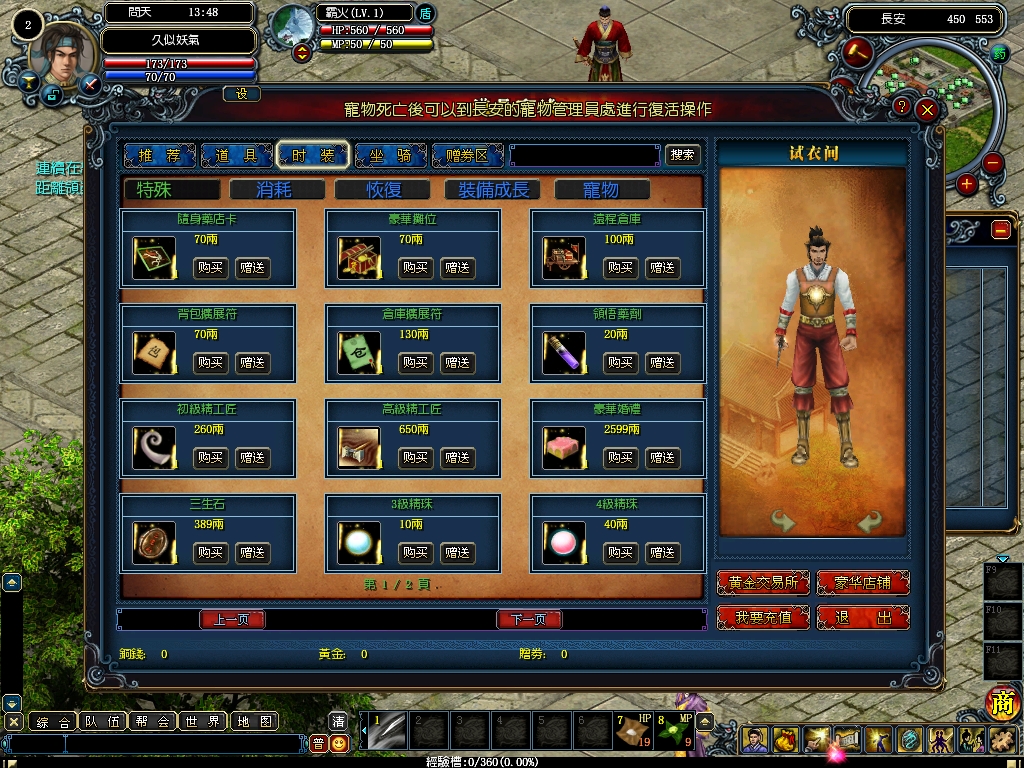Select the 三生石 item icon
The height and width of the screenshot is (768, 1024).
click(154, 542)
